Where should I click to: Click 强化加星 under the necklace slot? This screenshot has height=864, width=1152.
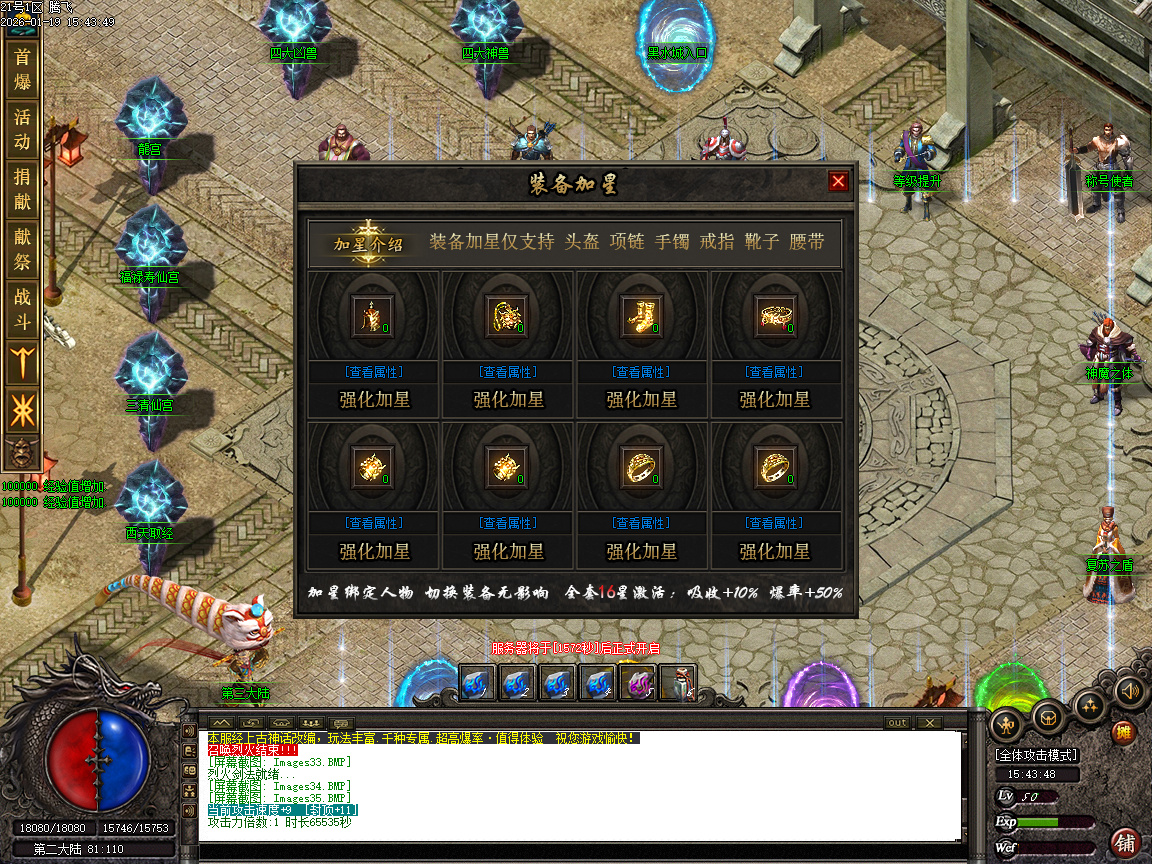click(x=508, y=400)
